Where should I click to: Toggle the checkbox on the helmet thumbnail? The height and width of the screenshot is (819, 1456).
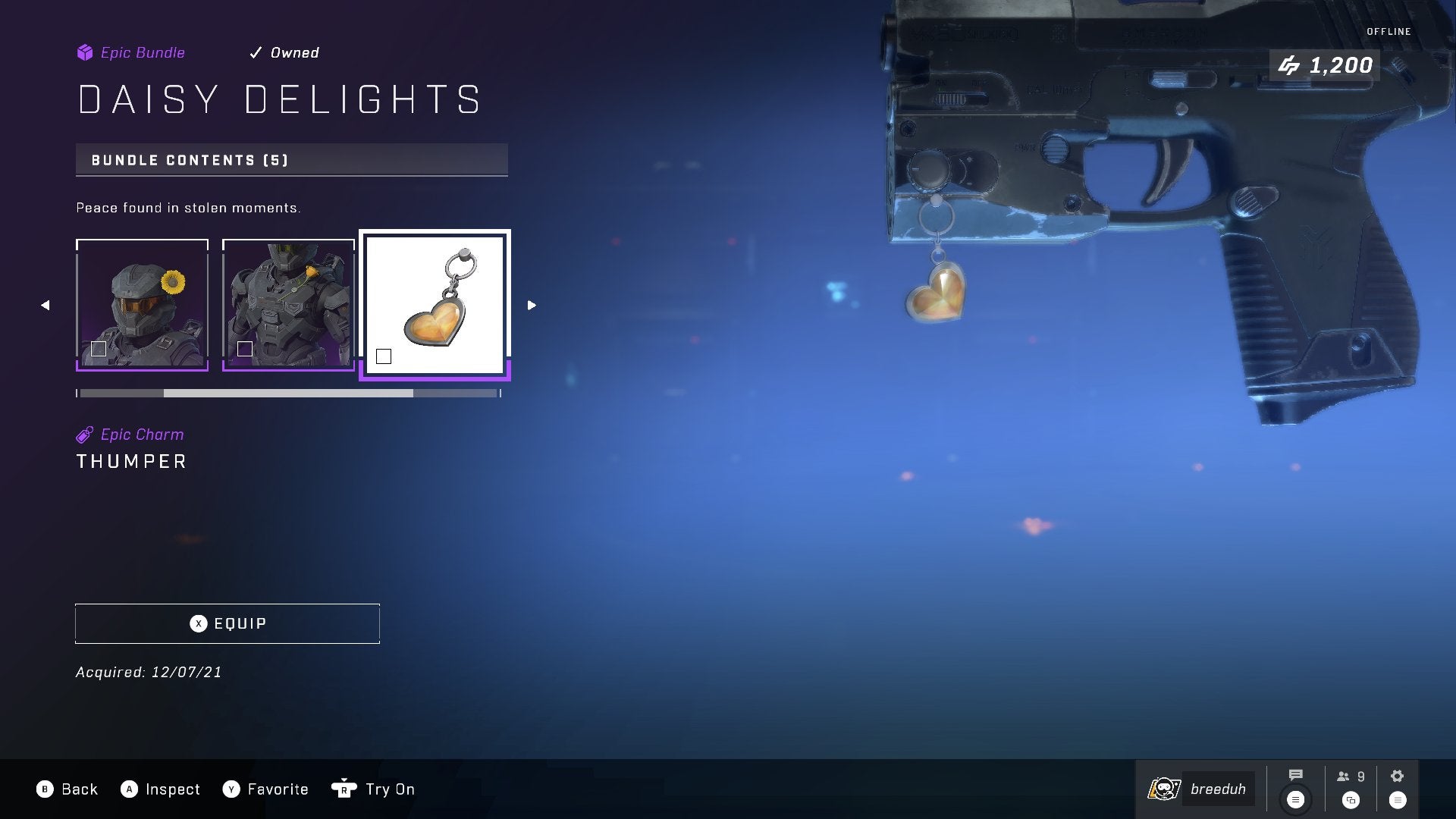tap(98, 349)
